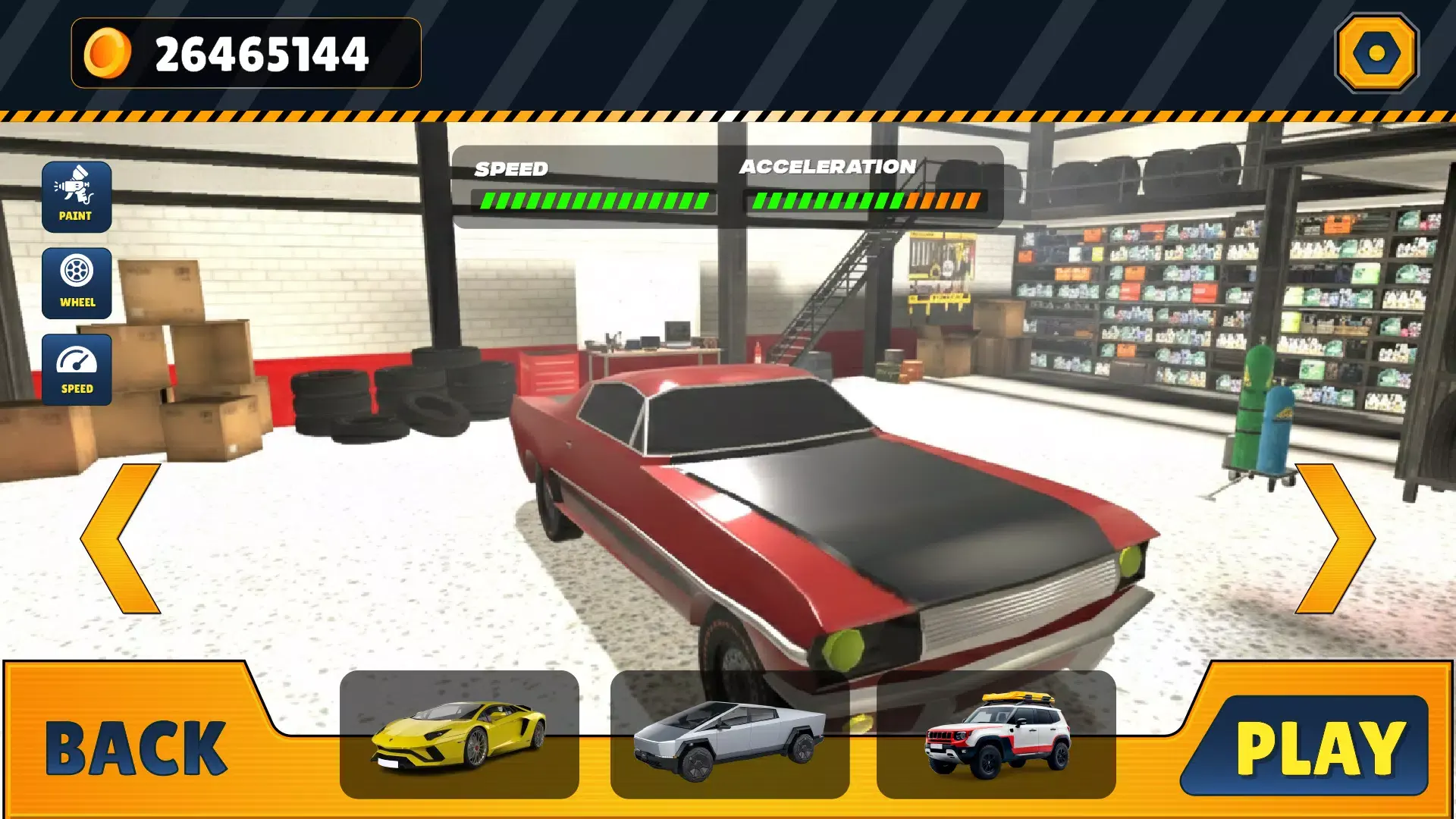Open the Wheel customization menu

click(77, 283)
